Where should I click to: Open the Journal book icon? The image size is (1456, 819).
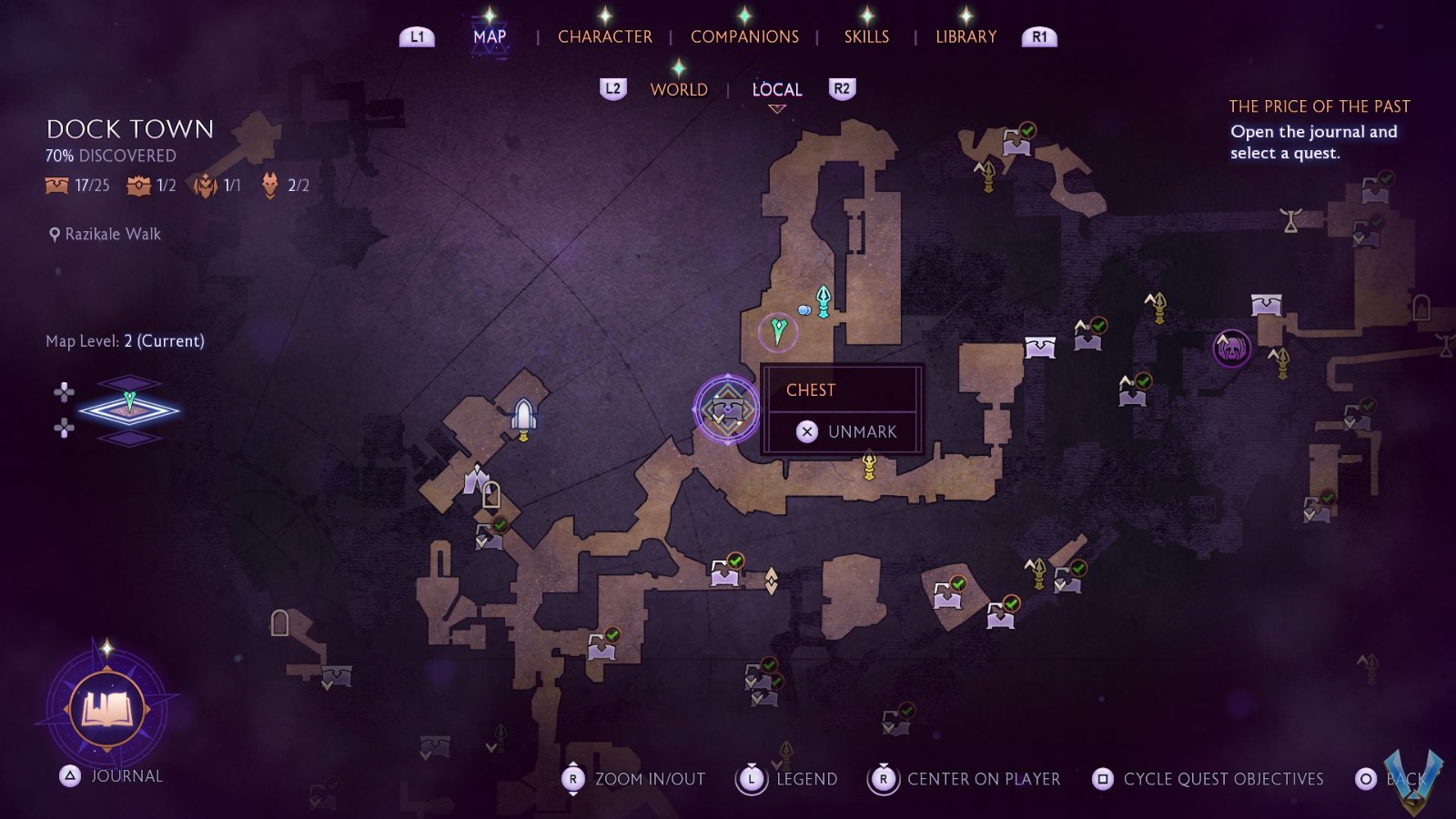click(x=107, y=709)
